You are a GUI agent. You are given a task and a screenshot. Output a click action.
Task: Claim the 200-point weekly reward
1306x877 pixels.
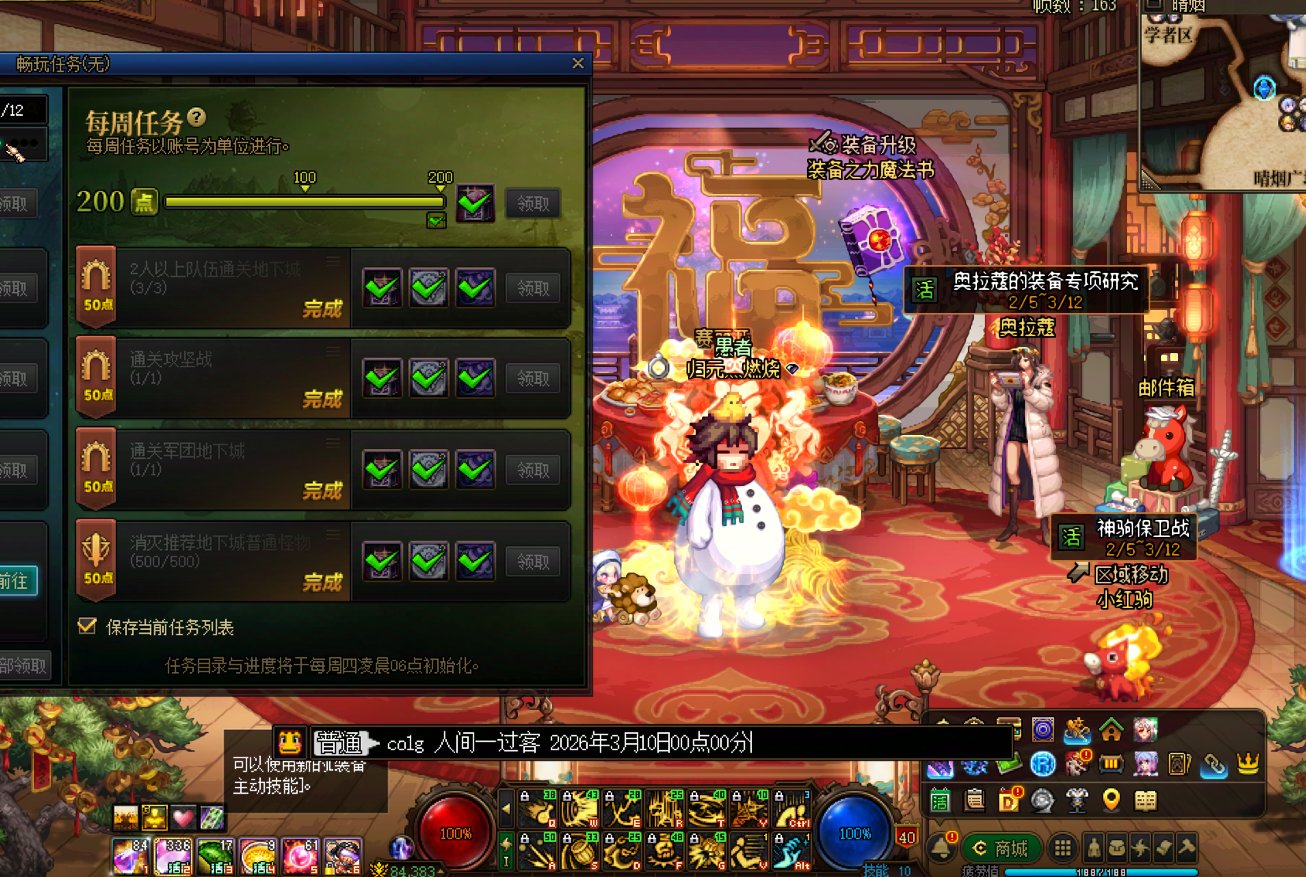tap(532, 203)
